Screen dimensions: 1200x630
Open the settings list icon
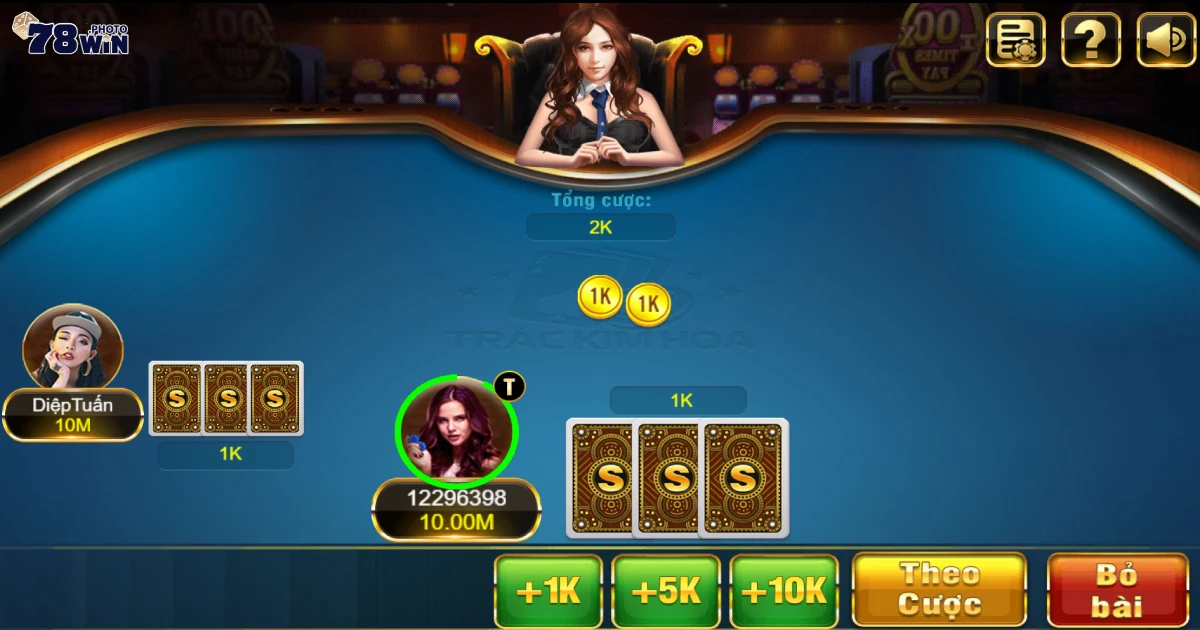click(x=1016, y=40)
